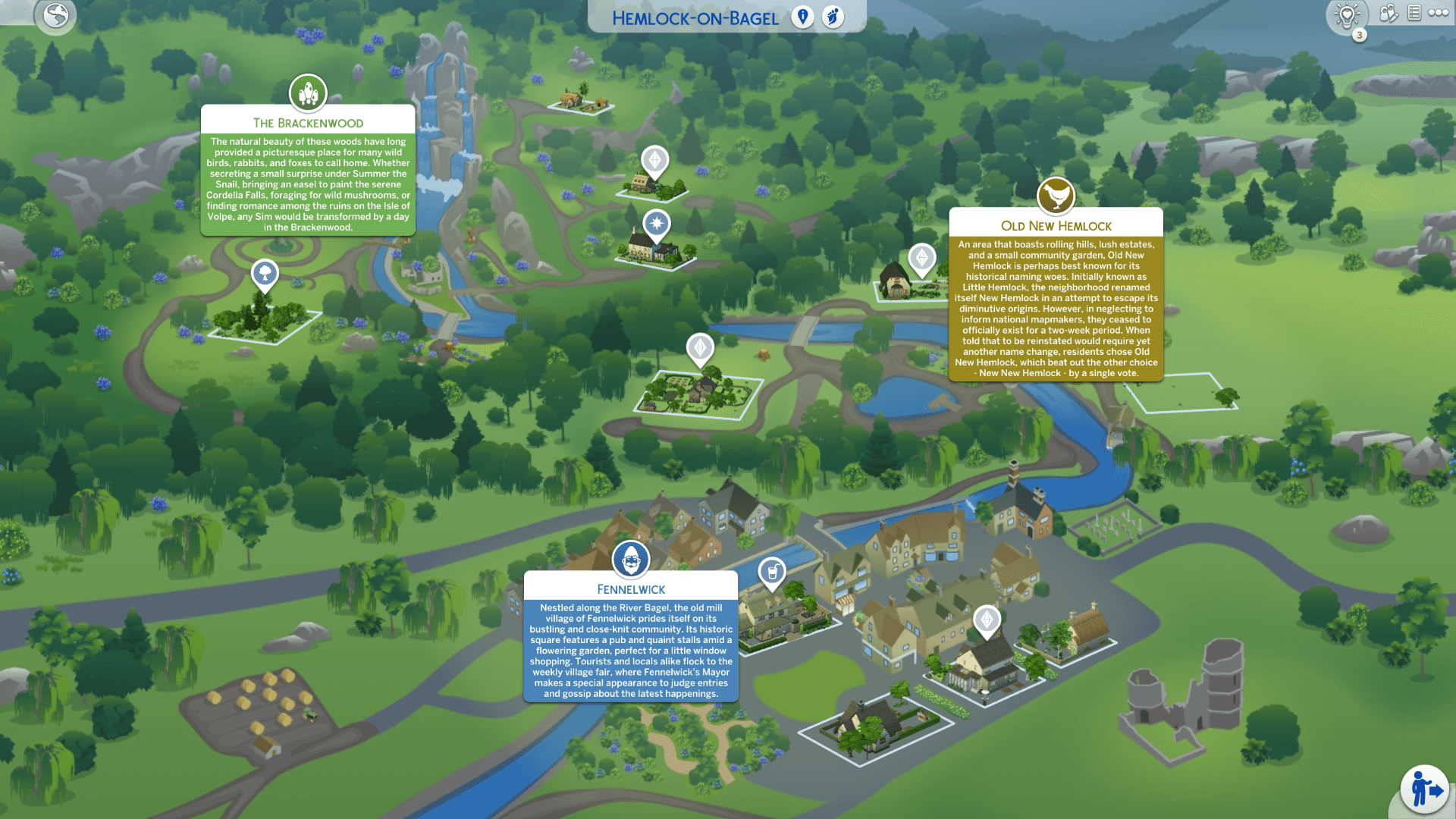The image size is (1456, 819).
Task: Show the world info pin for Hemlock-on-Bagel
Action: pyautogui.click(x=802, y=17)
